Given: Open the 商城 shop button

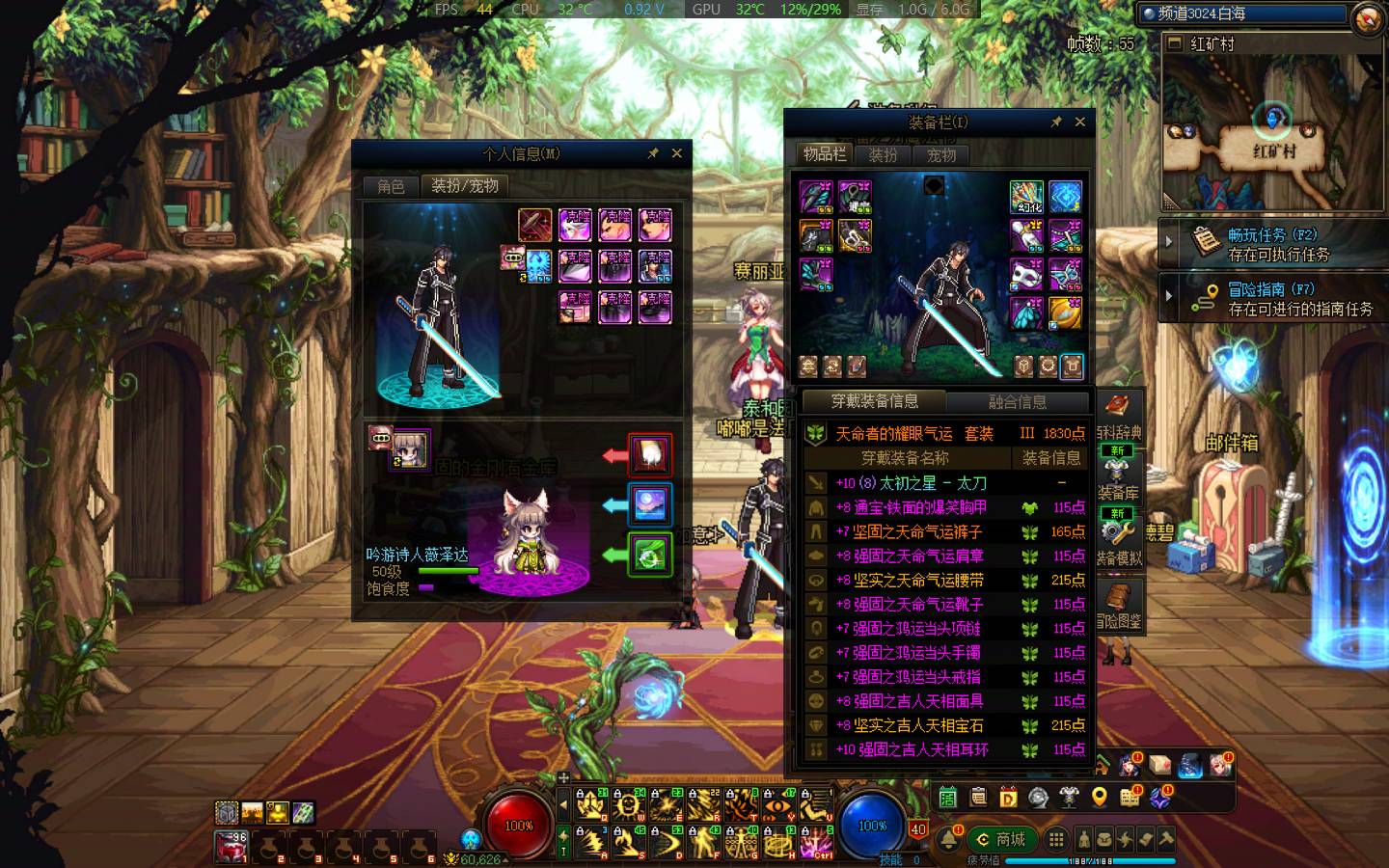Looking at the screenshot, I should [x=1001, y=839].
